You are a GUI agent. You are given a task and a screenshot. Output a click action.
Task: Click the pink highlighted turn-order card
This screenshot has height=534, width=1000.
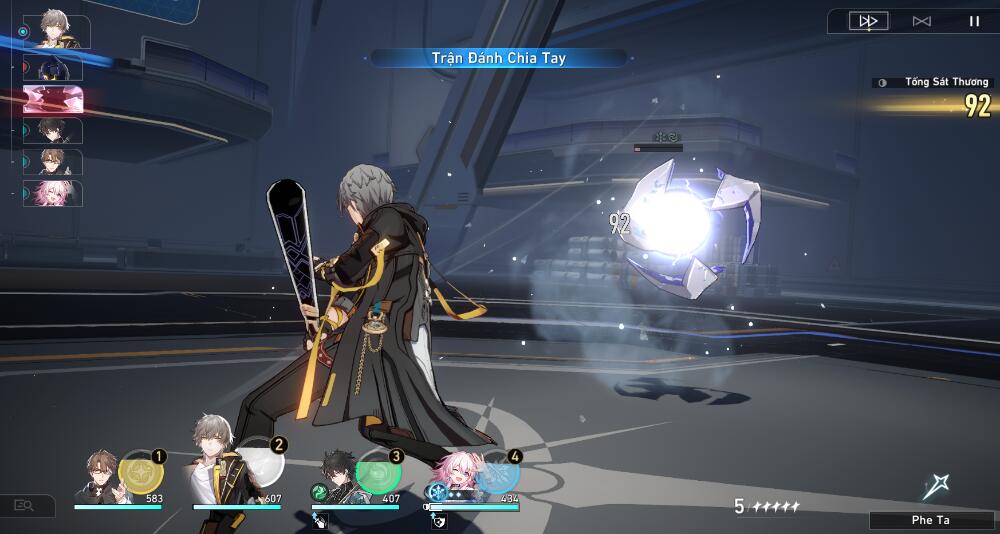coord(53,99)
